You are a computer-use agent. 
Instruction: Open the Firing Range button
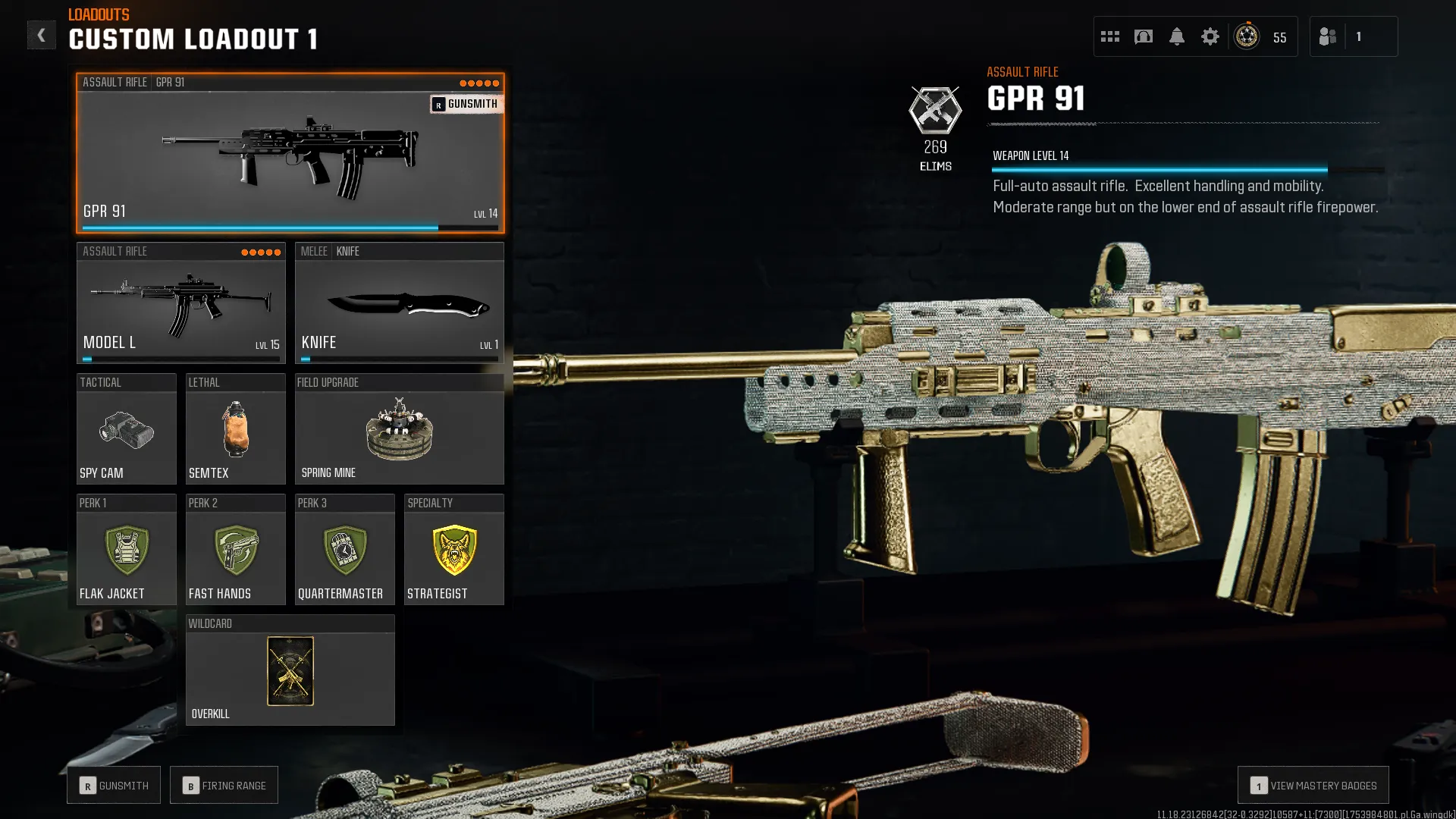tap(224, 785)
